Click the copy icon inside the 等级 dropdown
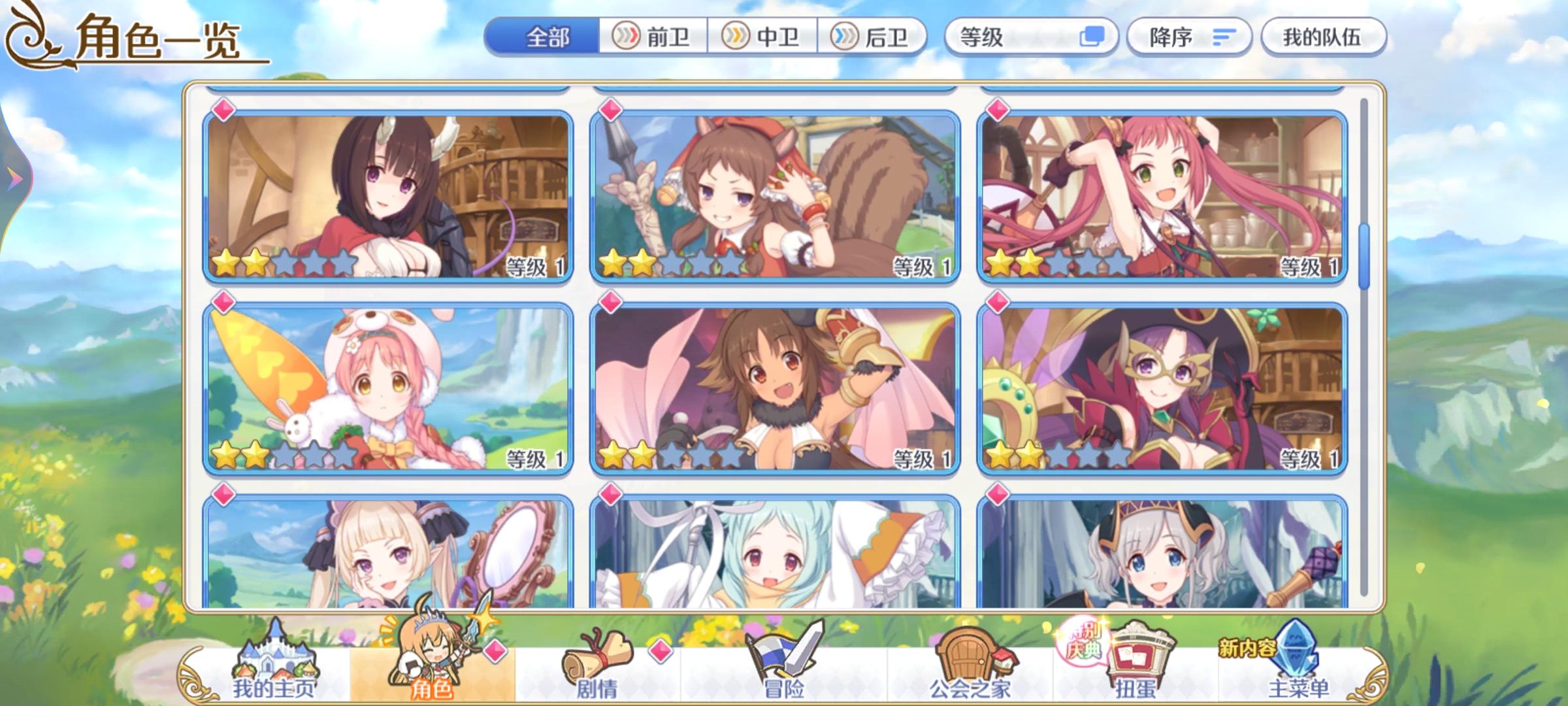1568x706 pixels. pyautogui.click(x=1095, y=37)
